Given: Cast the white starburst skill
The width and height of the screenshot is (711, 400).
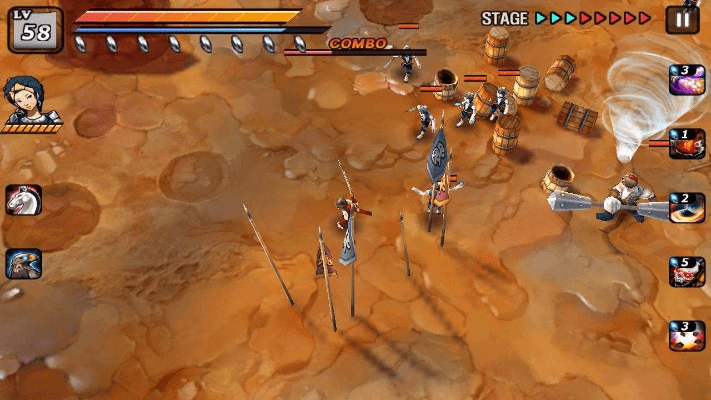Looking at the screenshot, I should click(x=687, y=335).
